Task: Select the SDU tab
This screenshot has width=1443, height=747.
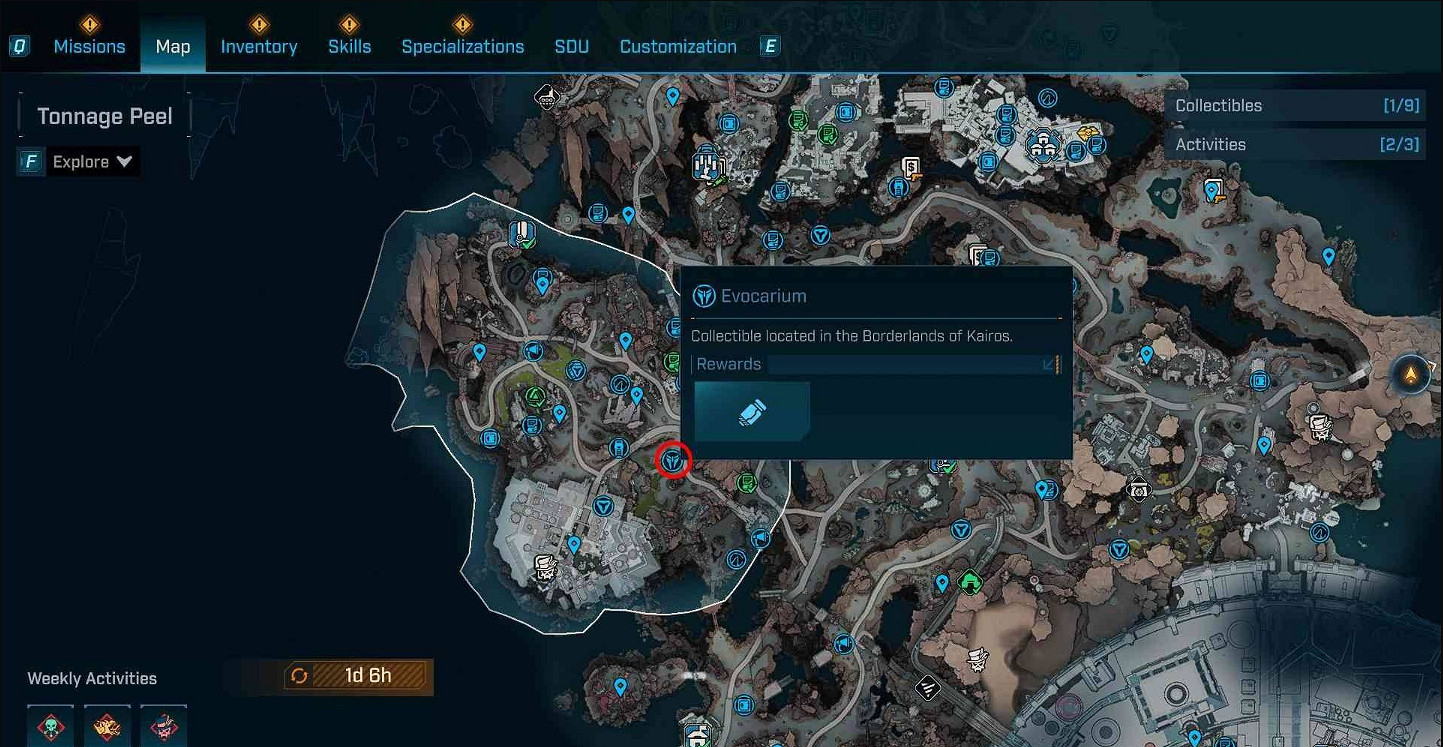Action: tap(571, 46)
